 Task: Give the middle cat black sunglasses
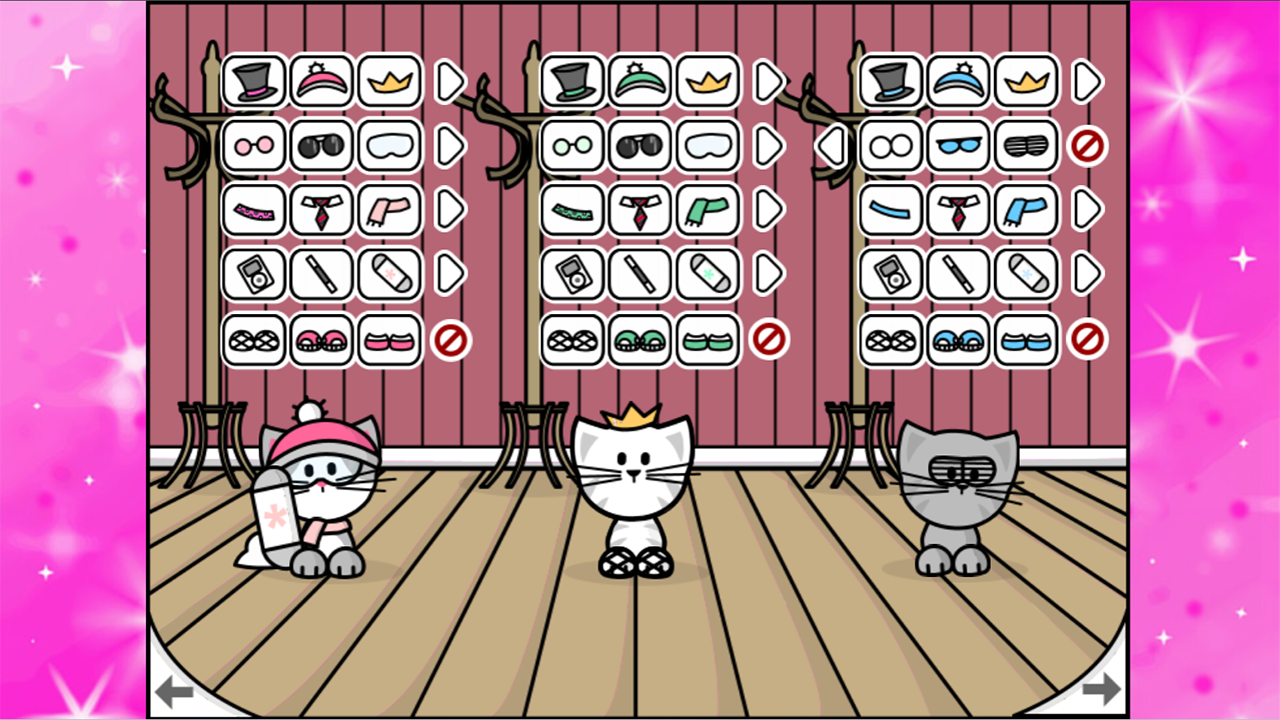(x=639, y=146)
